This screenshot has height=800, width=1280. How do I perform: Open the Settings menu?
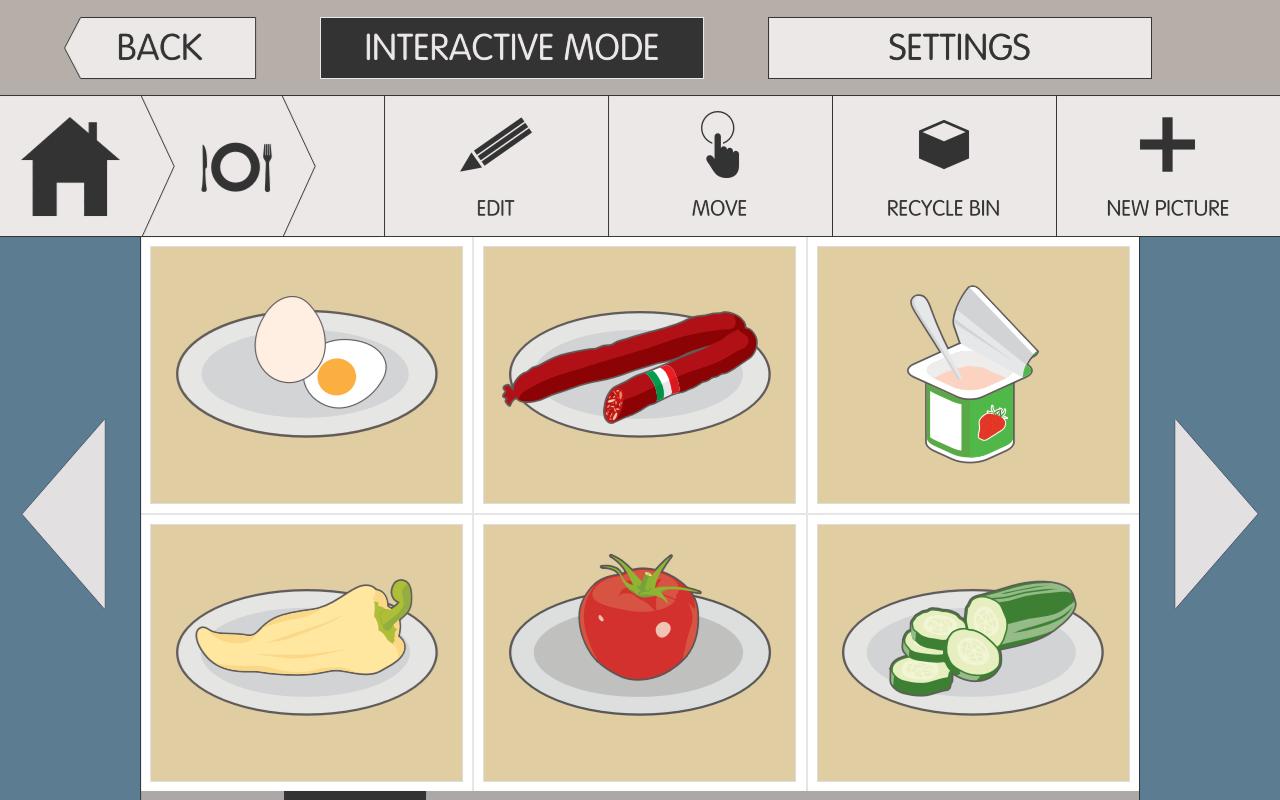[x=959, y=46]
